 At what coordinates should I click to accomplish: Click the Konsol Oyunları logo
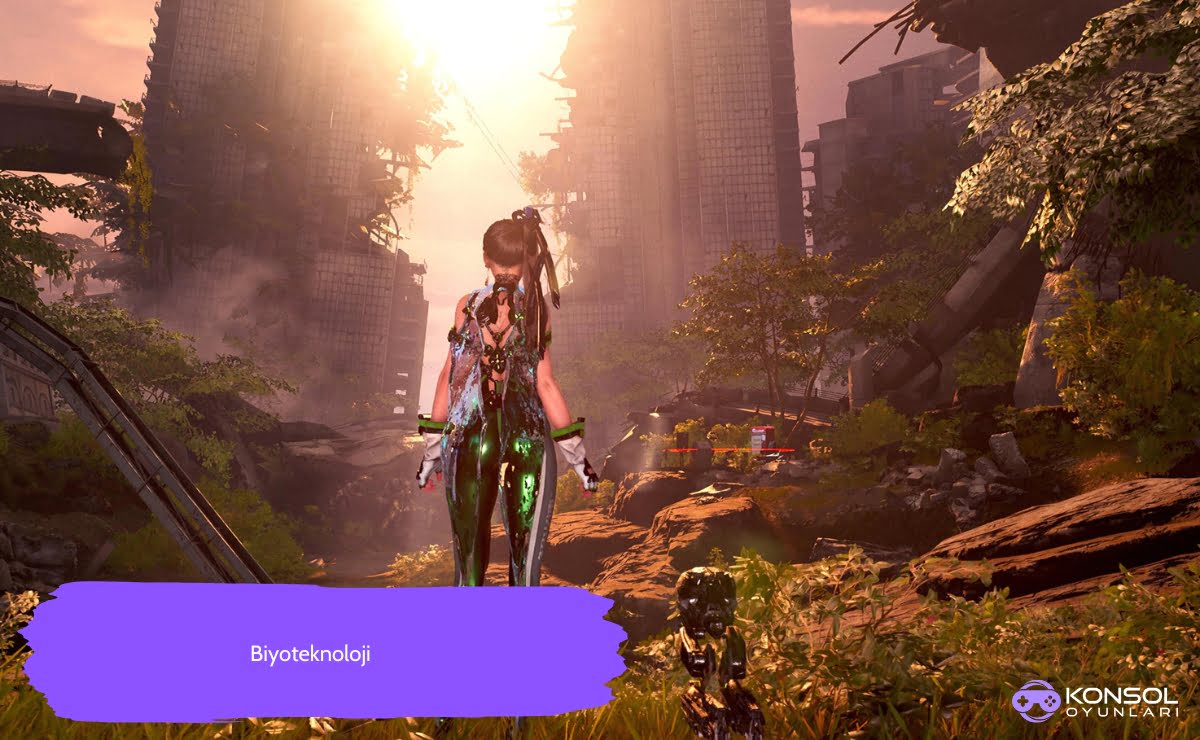click(x=1093, y=701)
